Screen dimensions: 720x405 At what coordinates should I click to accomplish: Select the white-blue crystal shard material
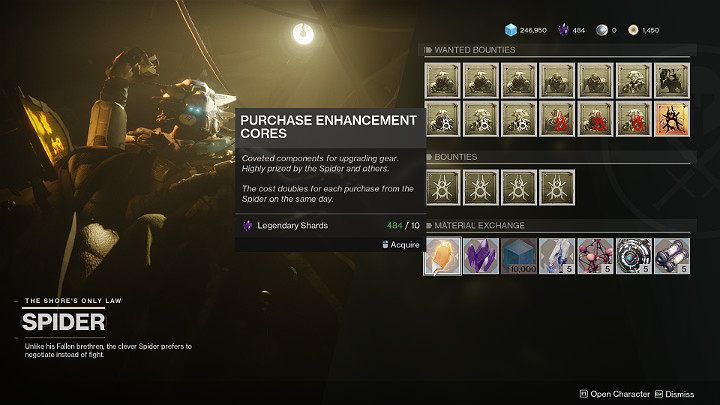coord(557,255)
